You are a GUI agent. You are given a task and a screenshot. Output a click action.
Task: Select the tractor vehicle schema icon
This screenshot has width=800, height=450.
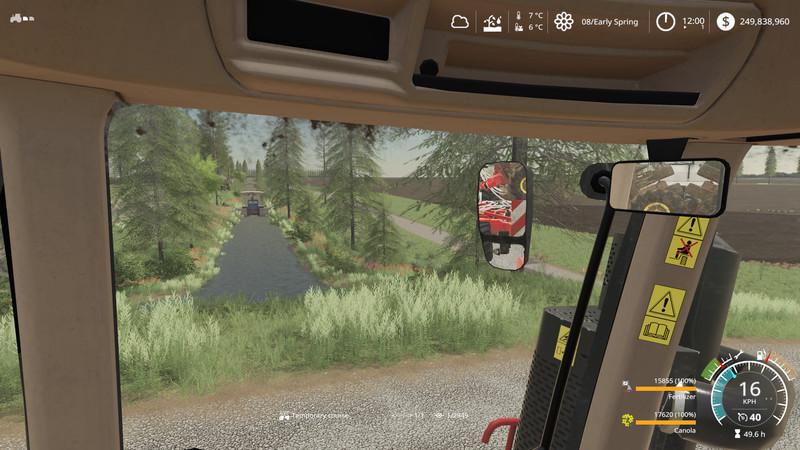[19, 17]
